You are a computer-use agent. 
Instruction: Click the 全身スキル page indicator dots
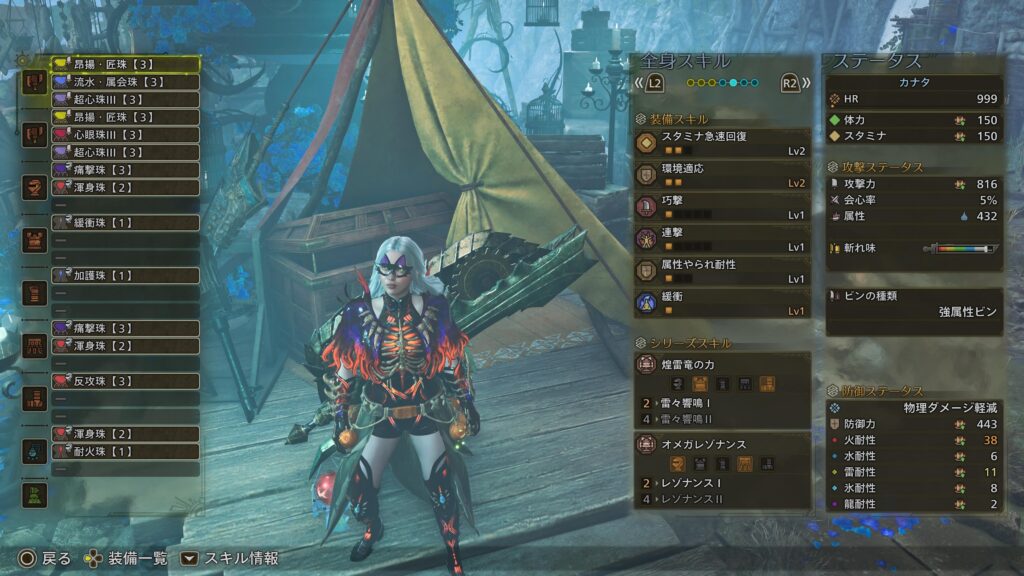[x=721, y=83]
